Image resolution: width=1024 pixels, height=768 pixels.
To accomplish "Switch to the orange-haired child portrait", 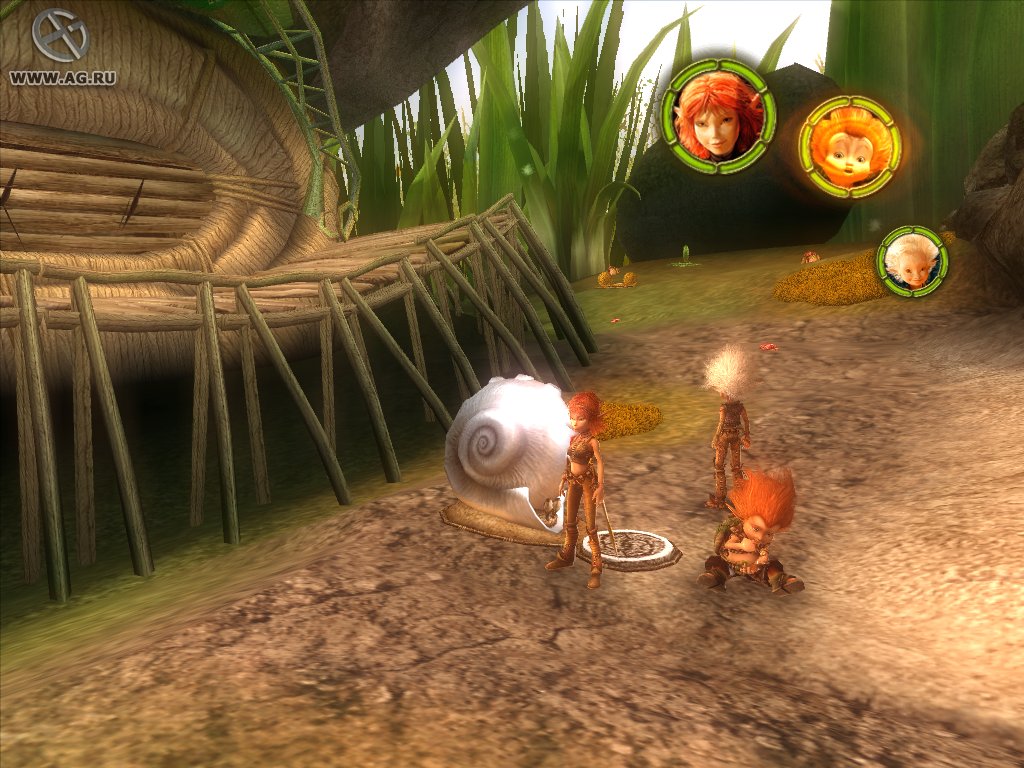I will tap(850, 146).
